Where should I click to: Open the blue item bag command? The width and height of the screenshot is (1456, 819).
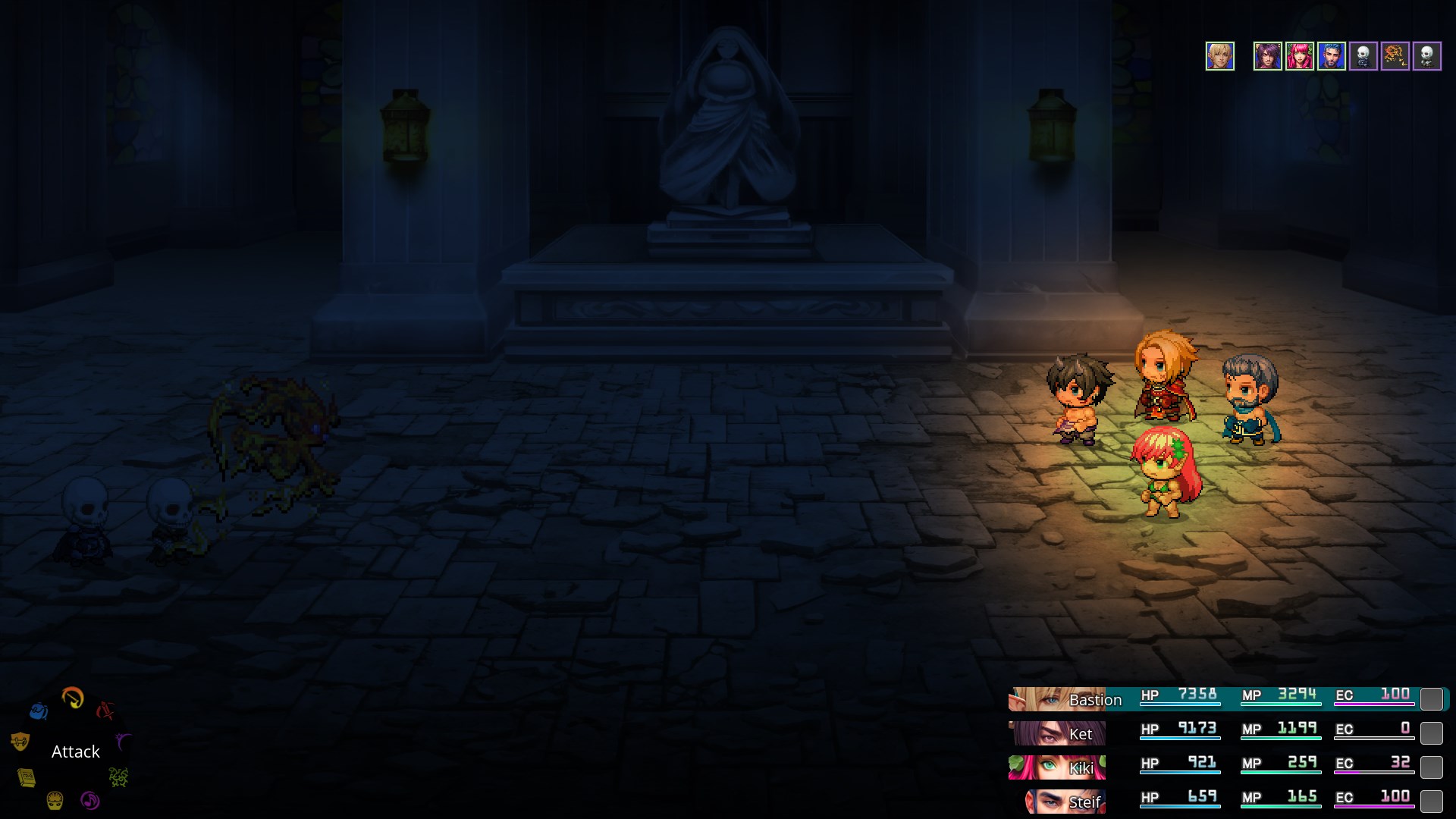(39, 711)
